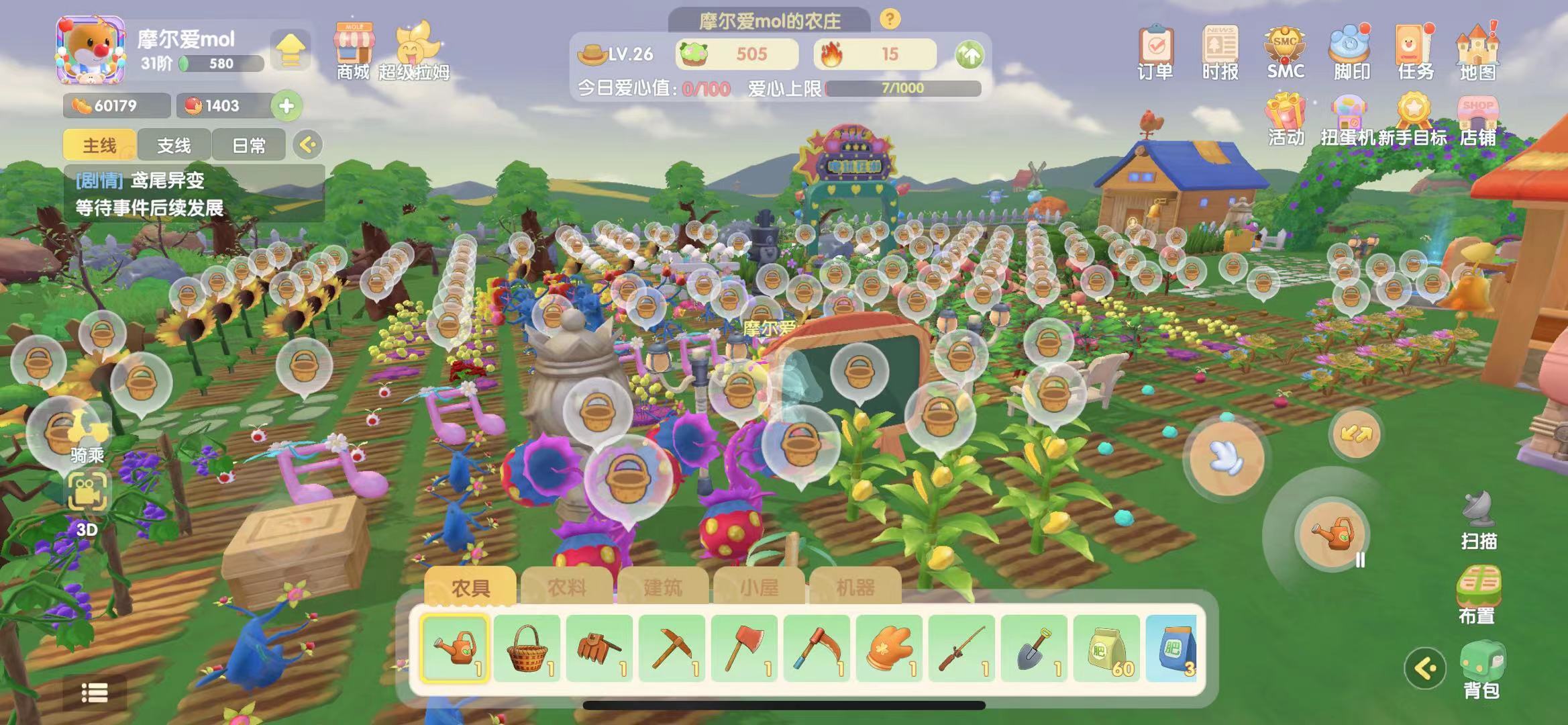Select the shovel tool slot
Screen dimensions: 1568x725
[1035, 648]
